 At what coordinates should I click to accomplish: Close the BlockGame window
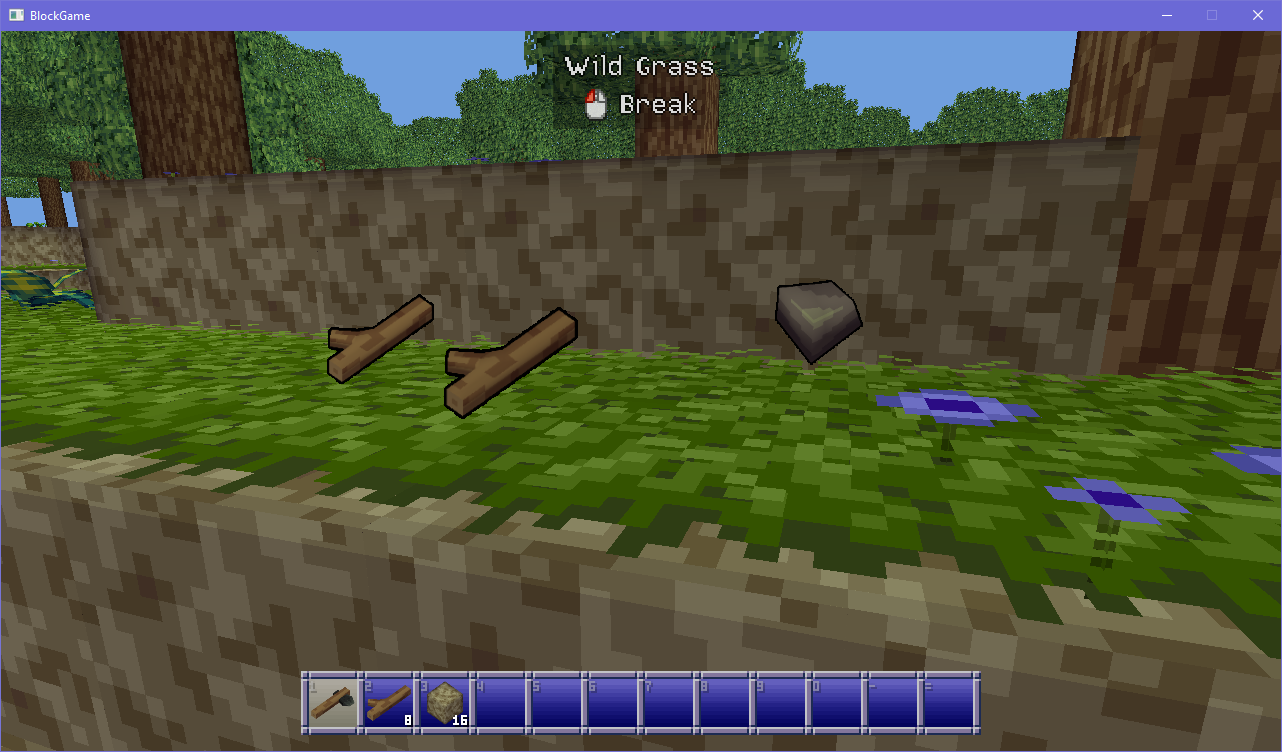(x=1258, y=15)
